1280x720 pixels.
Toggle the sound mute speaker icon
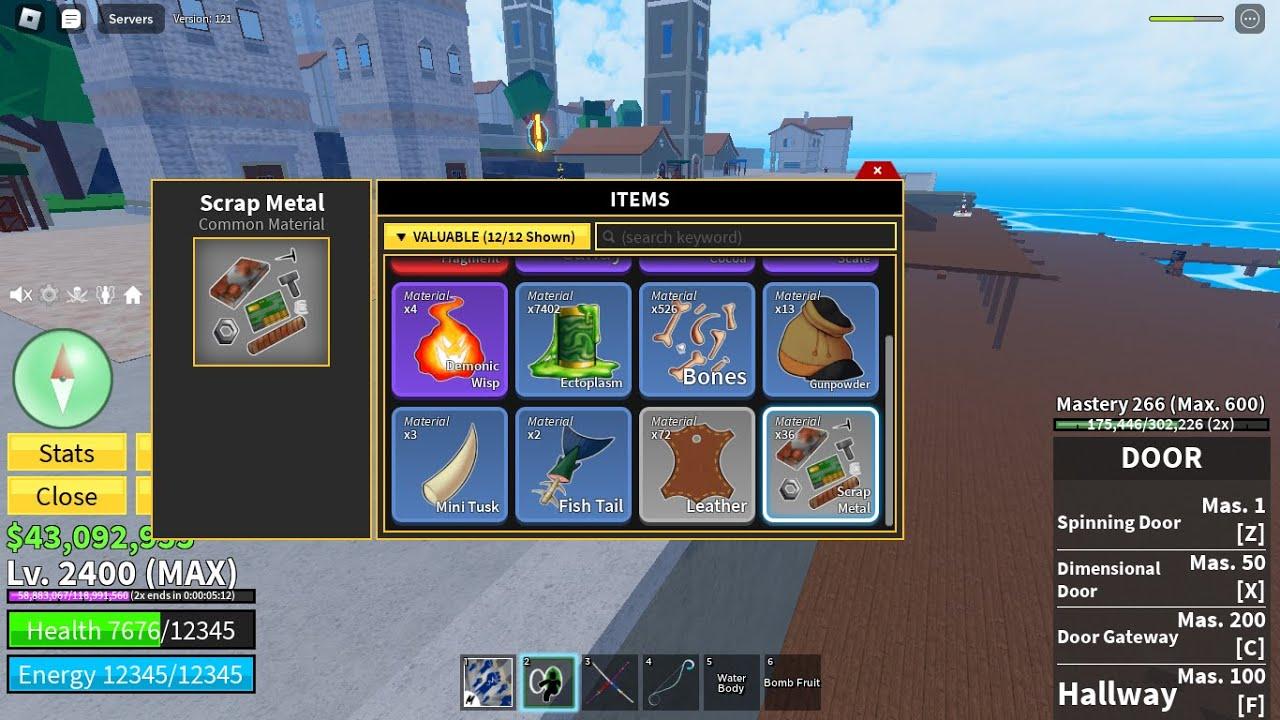[20, 295]
